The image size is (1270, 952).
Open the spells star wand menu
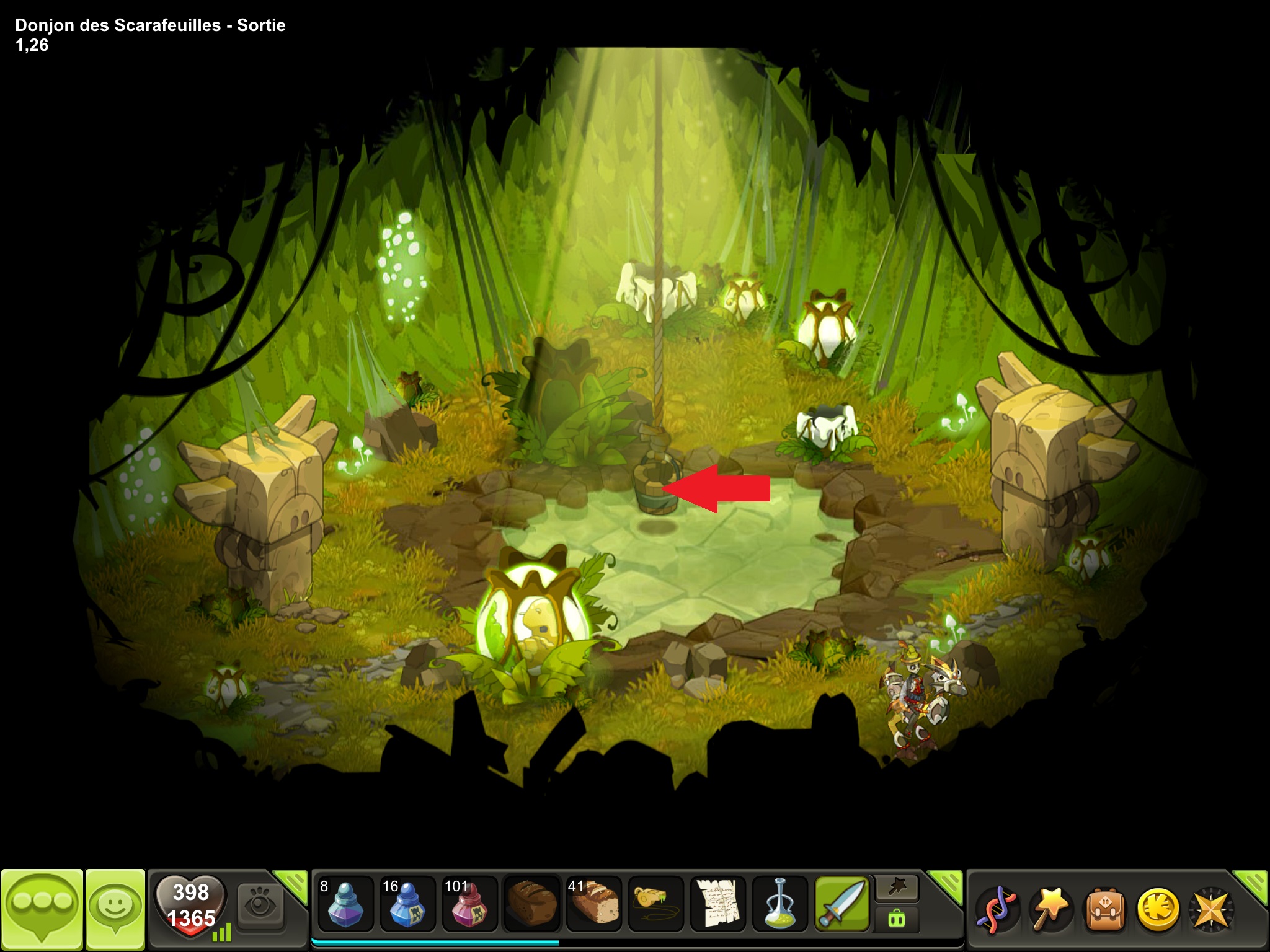[x=1050, y=909]
